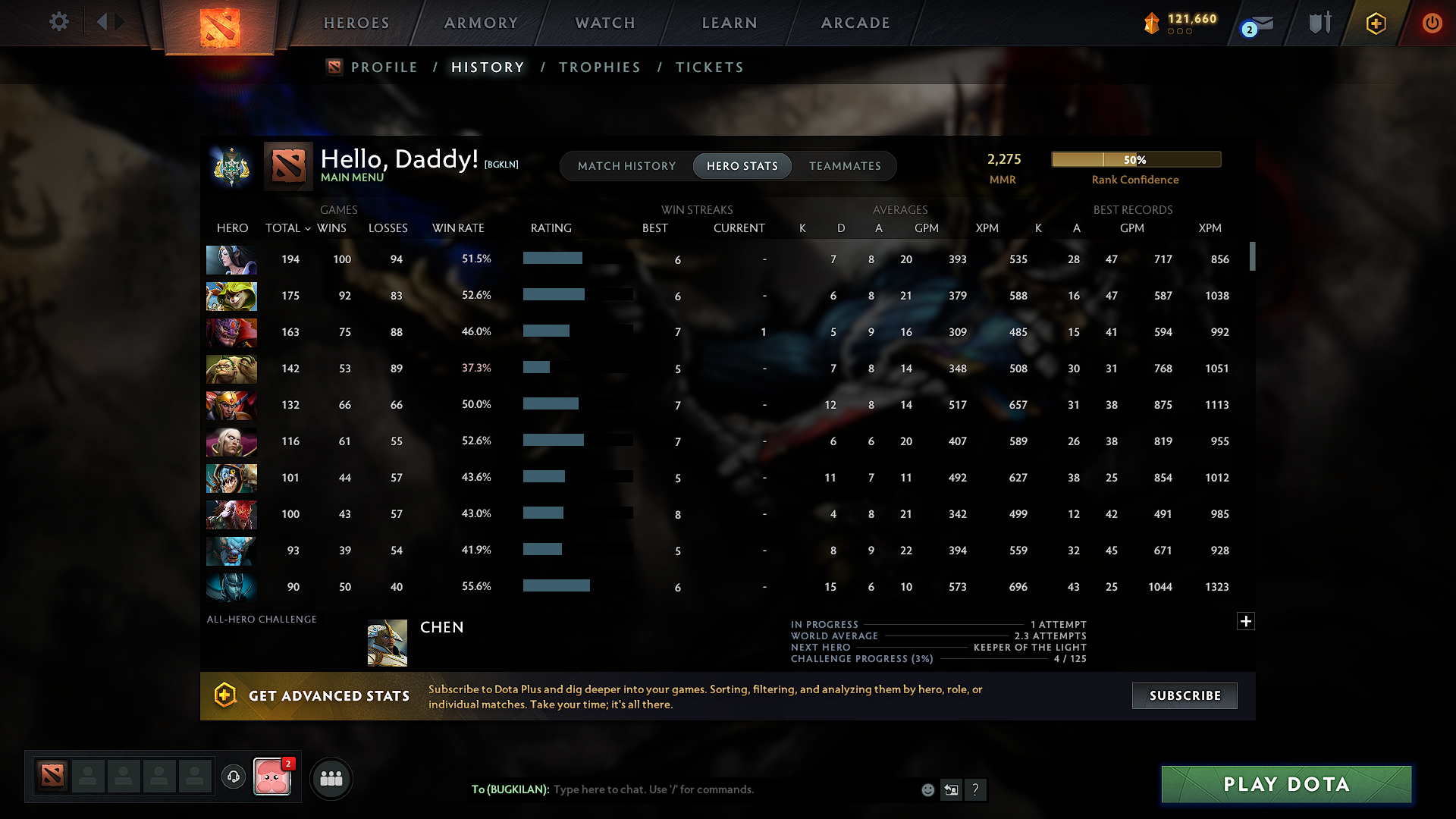Click the red power button
Screen dimensions: 1456x819
point(1432,23)
